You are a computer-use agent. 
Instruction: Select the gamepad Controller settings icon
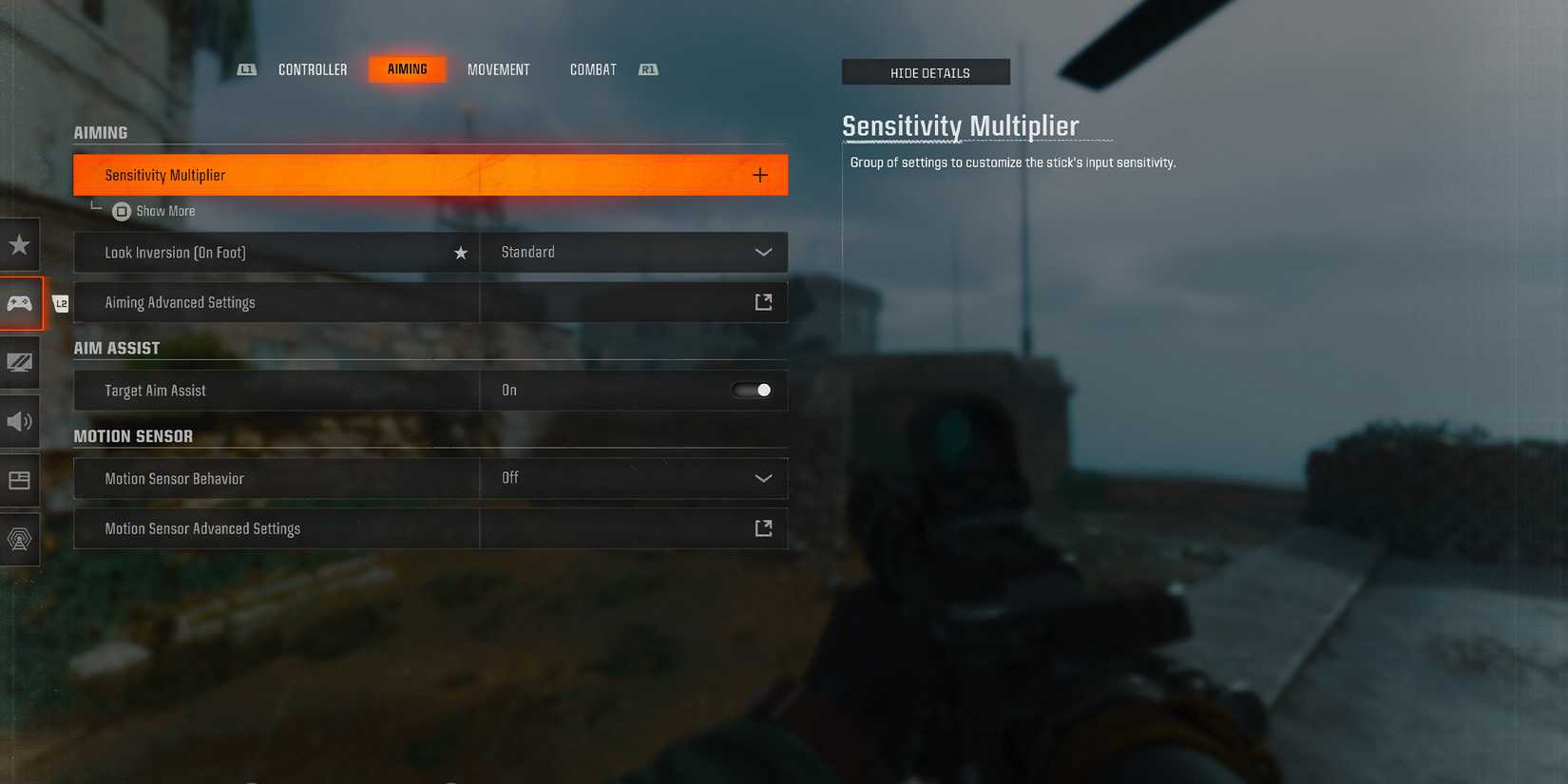[19, 303]
